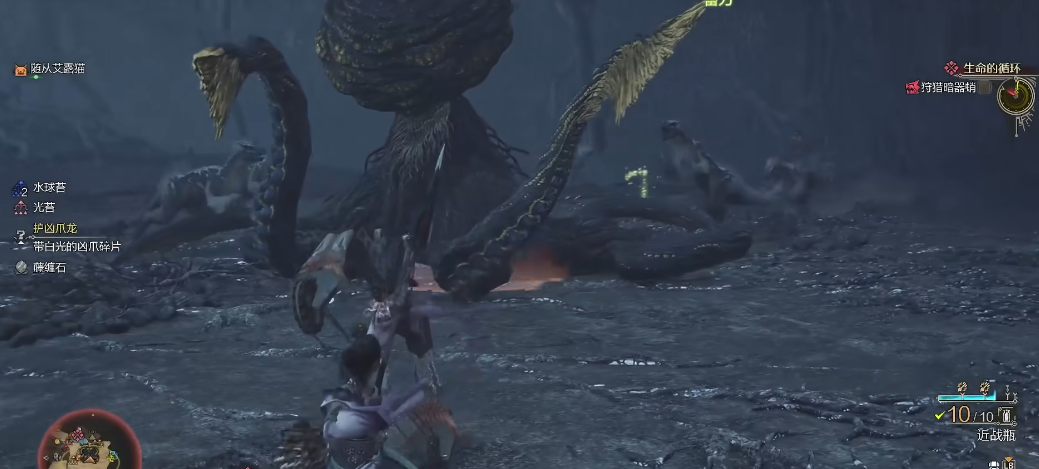Choose the 光苔 entry in the list
Screen dimensions: 1039x469
(44, 207)
